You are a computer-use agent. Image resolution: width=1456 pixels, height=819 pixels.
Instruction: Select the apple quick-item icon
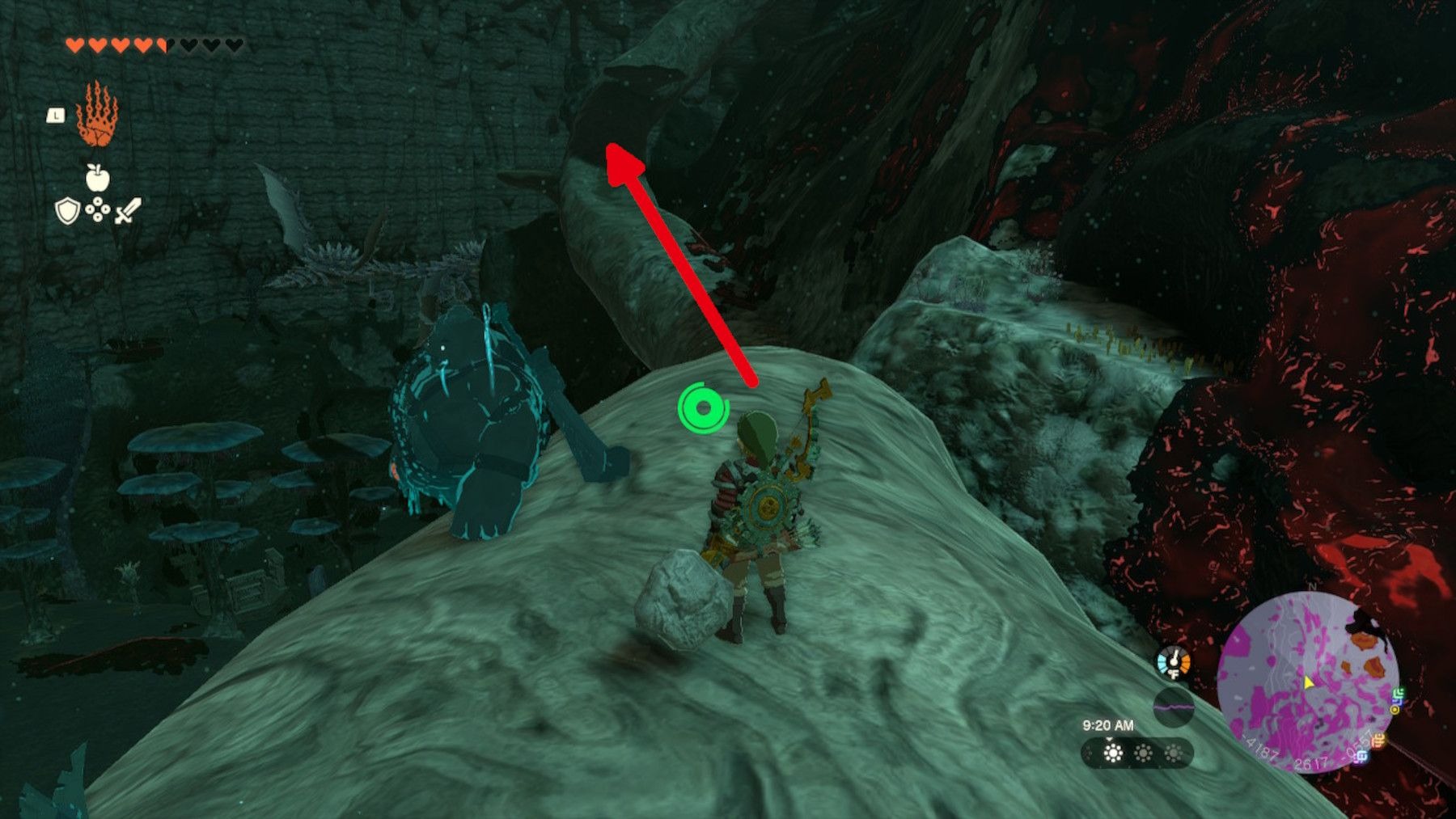(97, 177)
